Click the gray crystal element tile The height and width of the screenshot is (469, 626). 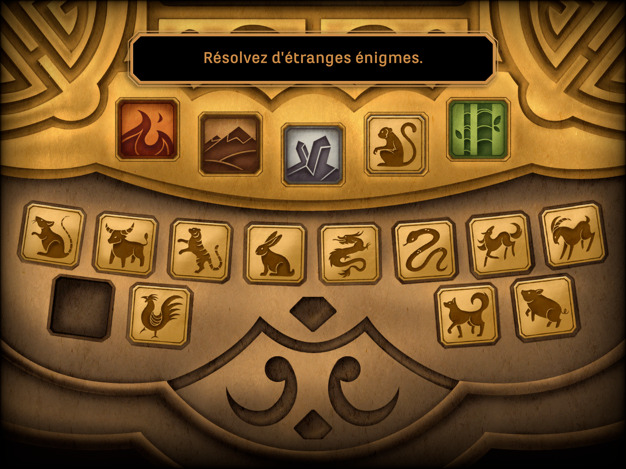(x=313, y=154)
